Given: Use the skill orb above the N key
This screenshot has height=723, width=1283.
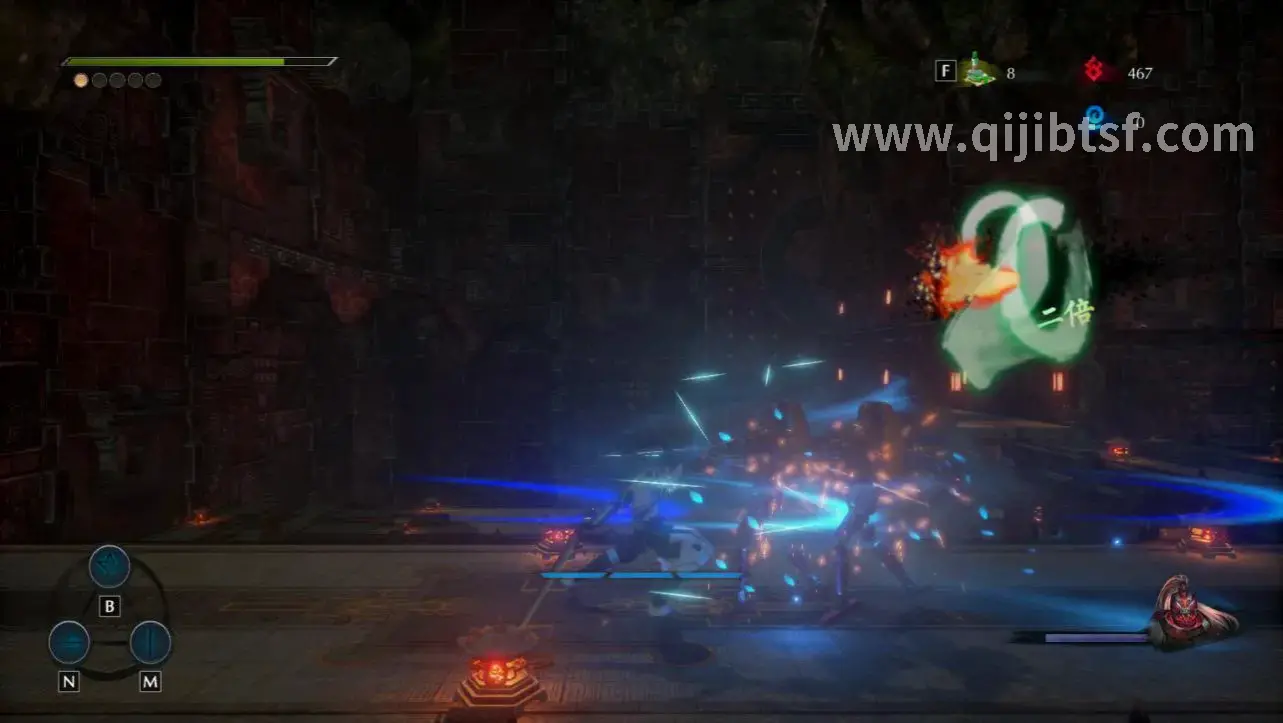Looking at the screenshot, I should coord(69,642).
